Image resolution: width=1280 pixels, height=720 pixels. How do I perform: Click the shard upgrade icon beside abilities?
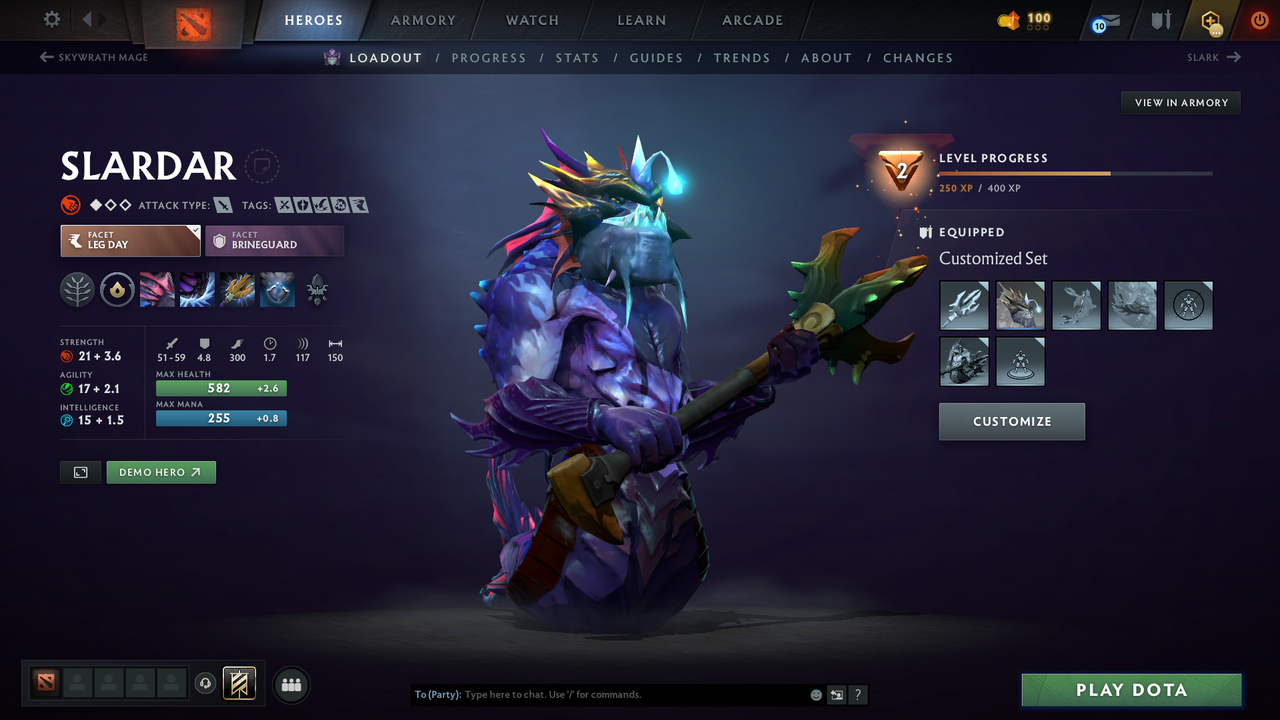click(117, 290)
